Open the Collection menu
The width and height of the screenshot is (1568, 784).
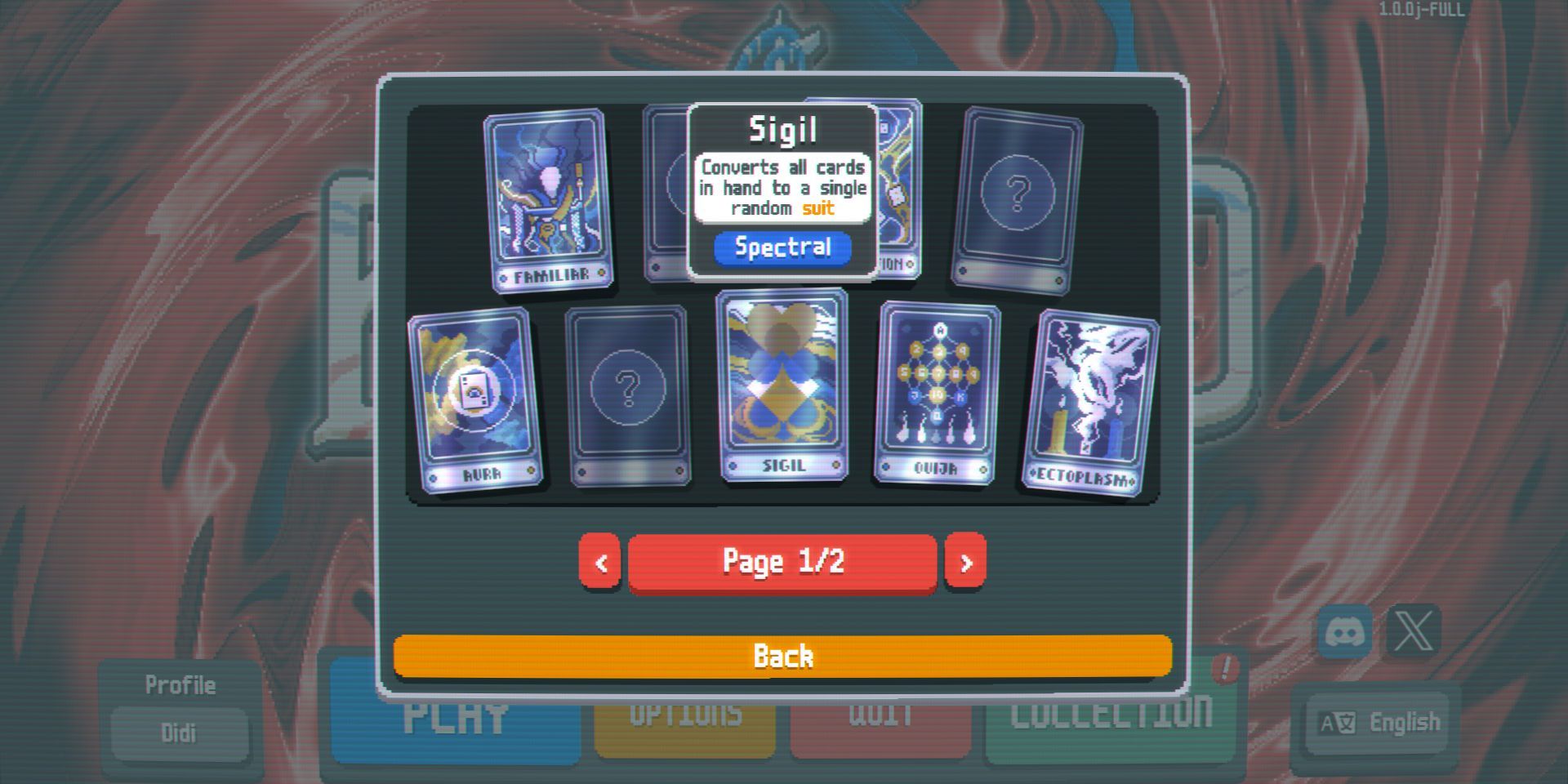click(x=1111, y=715)
